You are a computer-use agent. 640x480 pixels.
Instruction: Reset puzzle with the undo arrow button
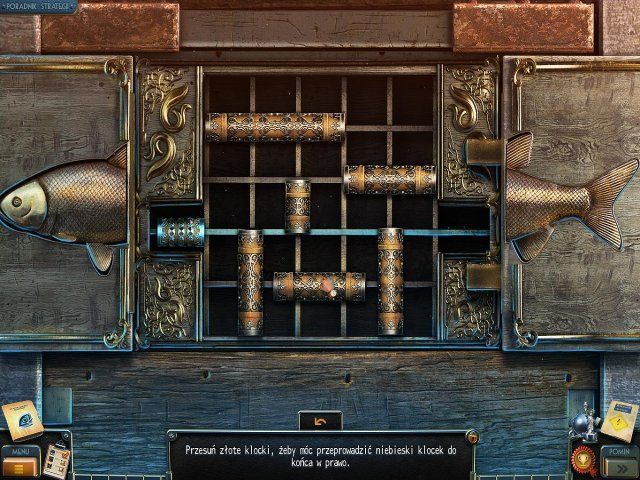(320, 421)
